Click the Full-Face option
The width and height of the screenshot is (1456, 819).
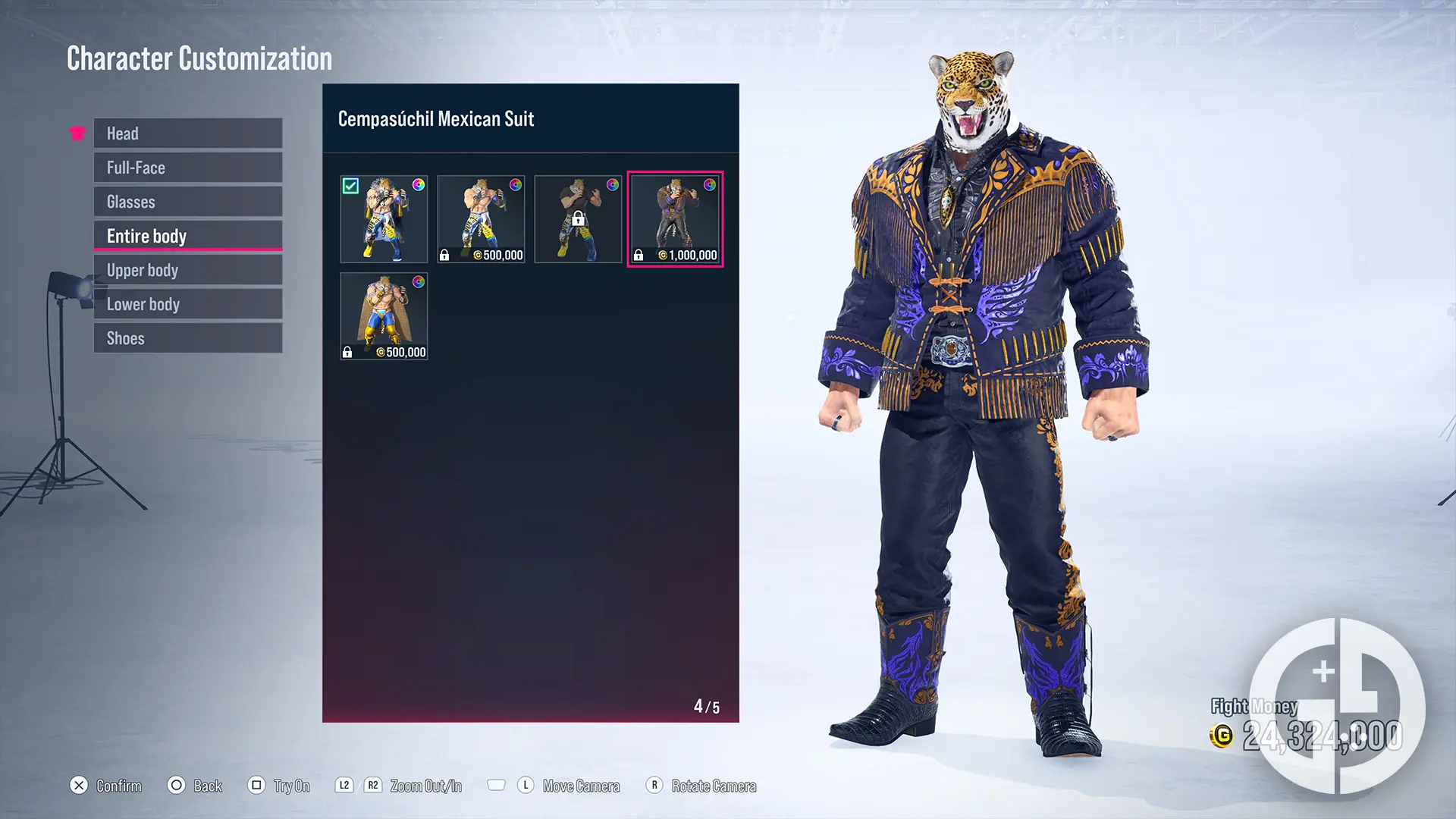click(x=187, y=167)
